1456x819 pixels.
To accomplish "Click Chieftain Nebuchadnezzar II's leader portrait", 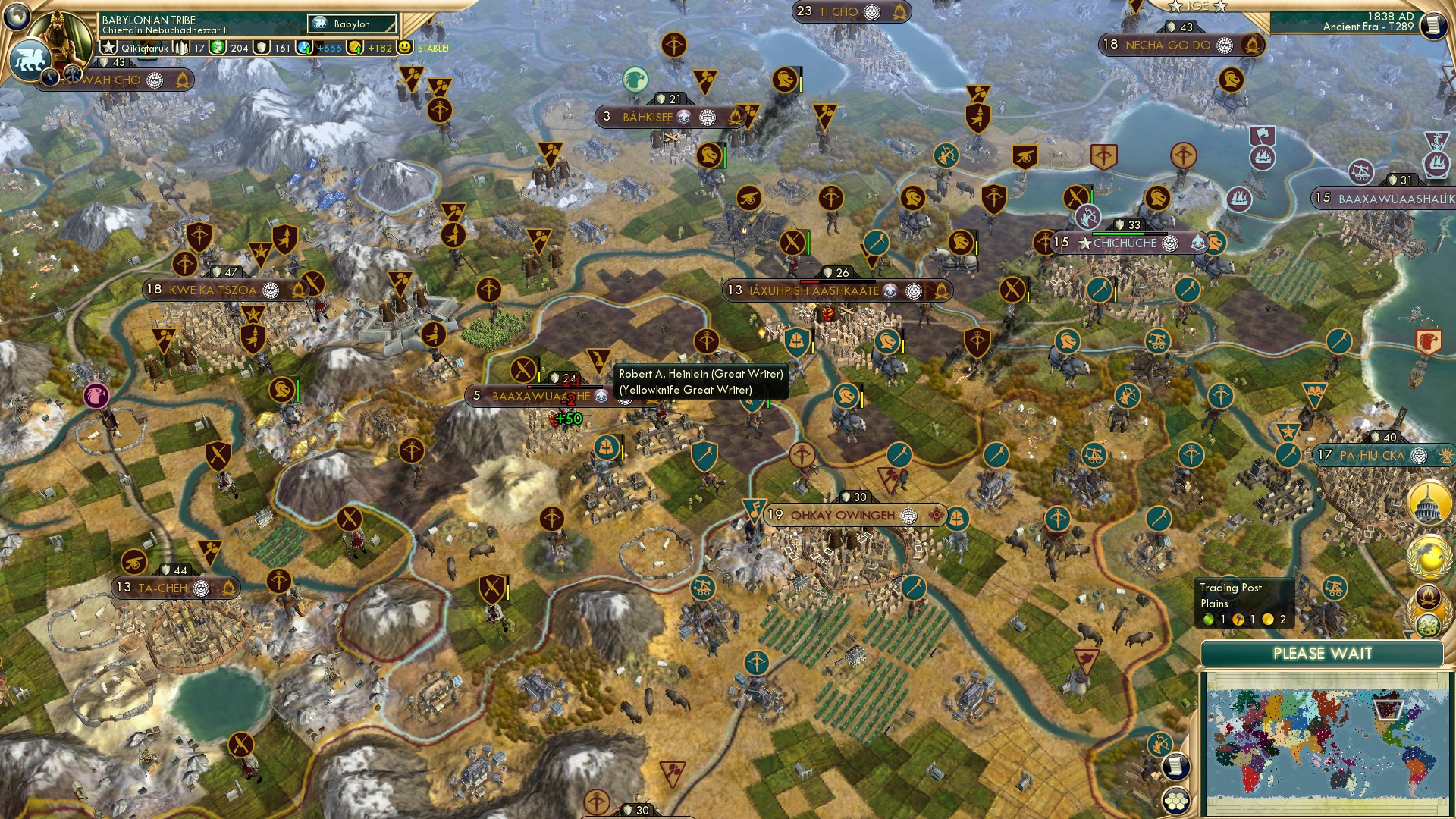I will [x=61, y=36].
